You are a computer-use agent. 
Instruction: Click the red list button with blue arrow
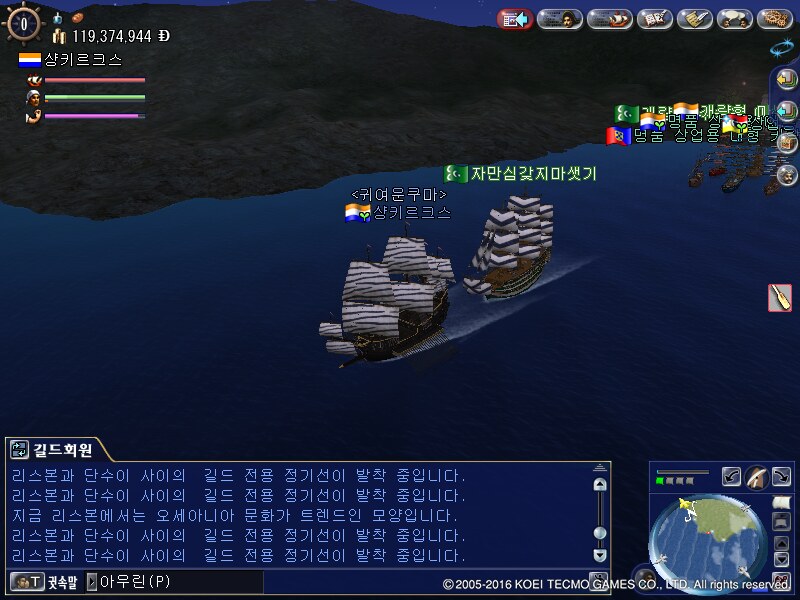tap(515, 18)
